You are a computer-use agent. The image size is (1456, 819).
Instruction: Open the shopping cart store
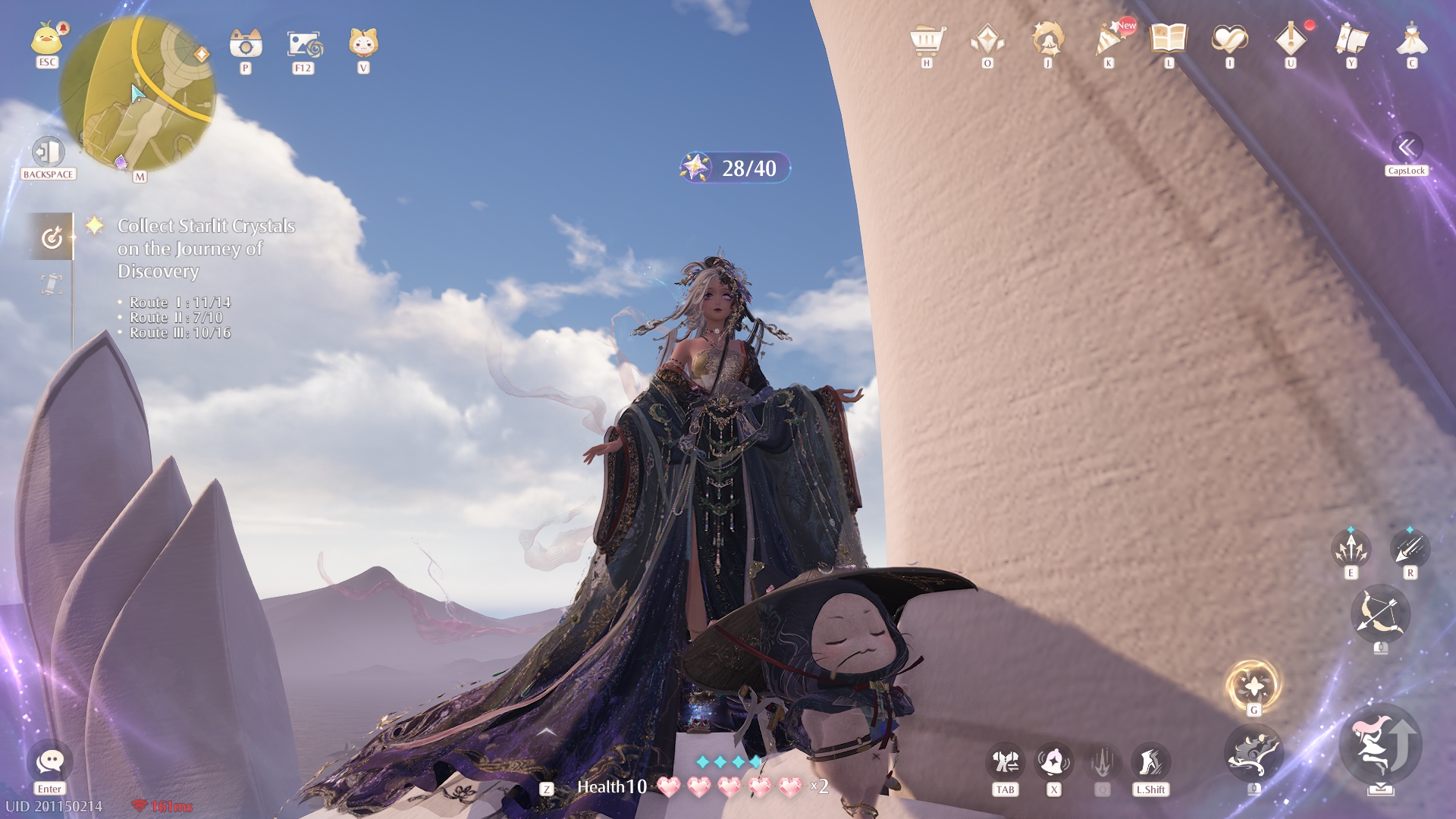point(927,39)
